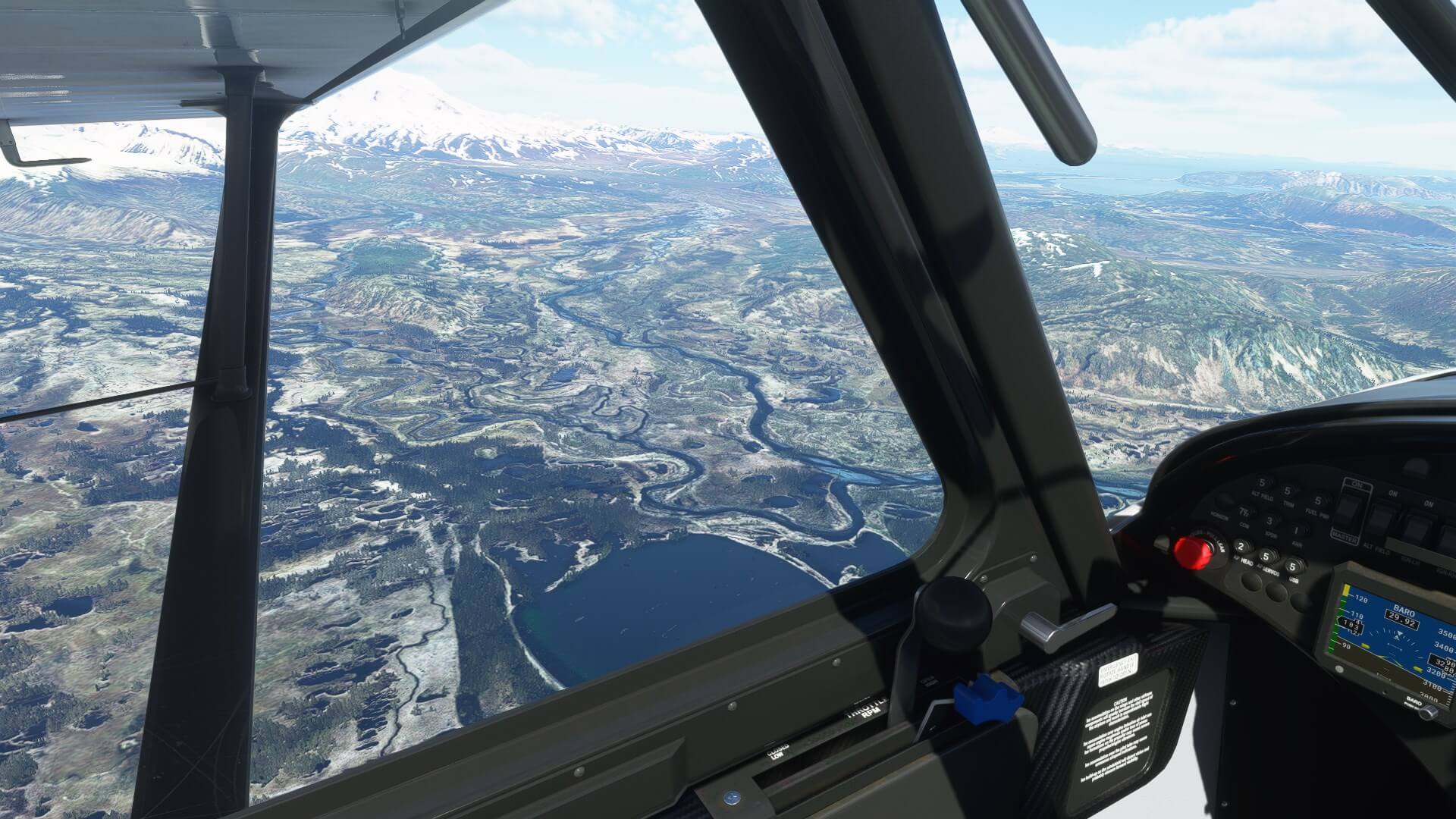Click the USB circuit breaker

1294,566
